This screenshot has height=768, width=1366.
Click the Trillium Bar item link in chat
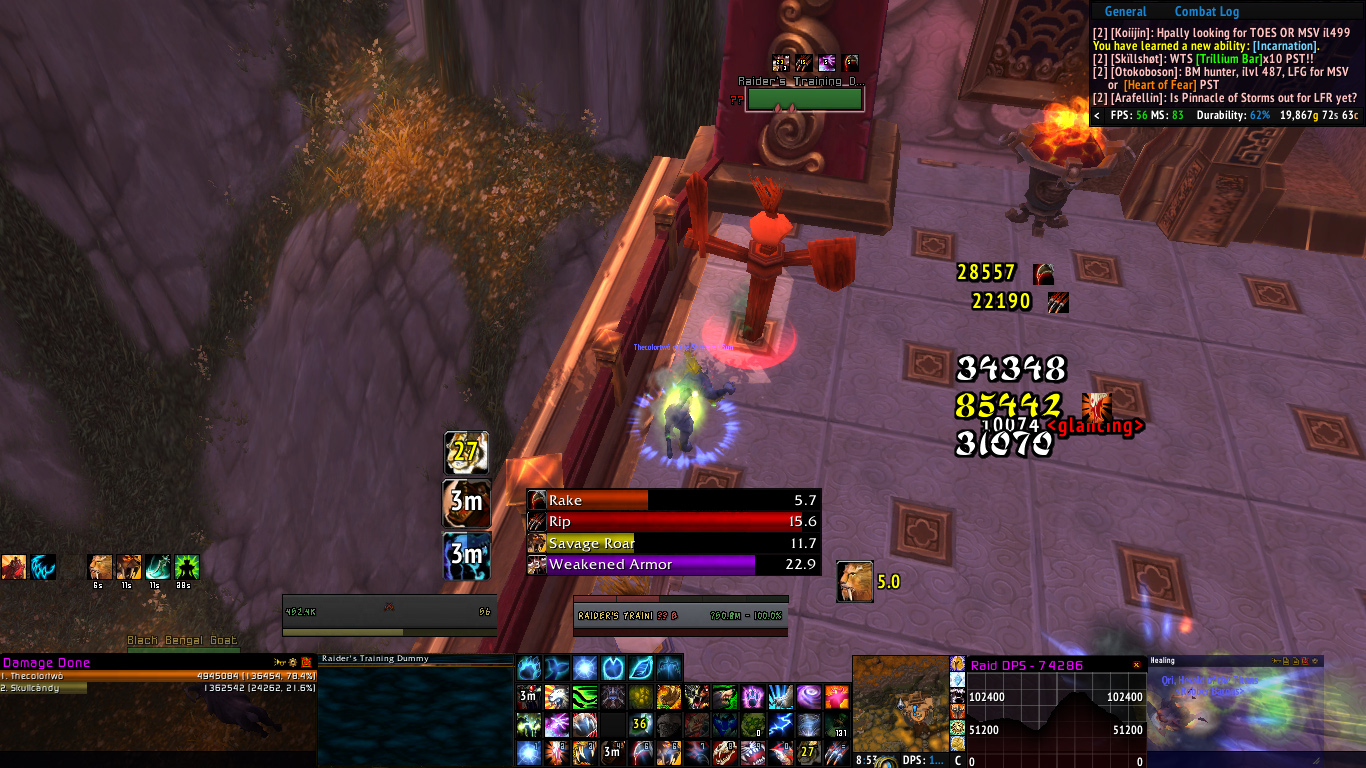click(x=1239, y=59)
